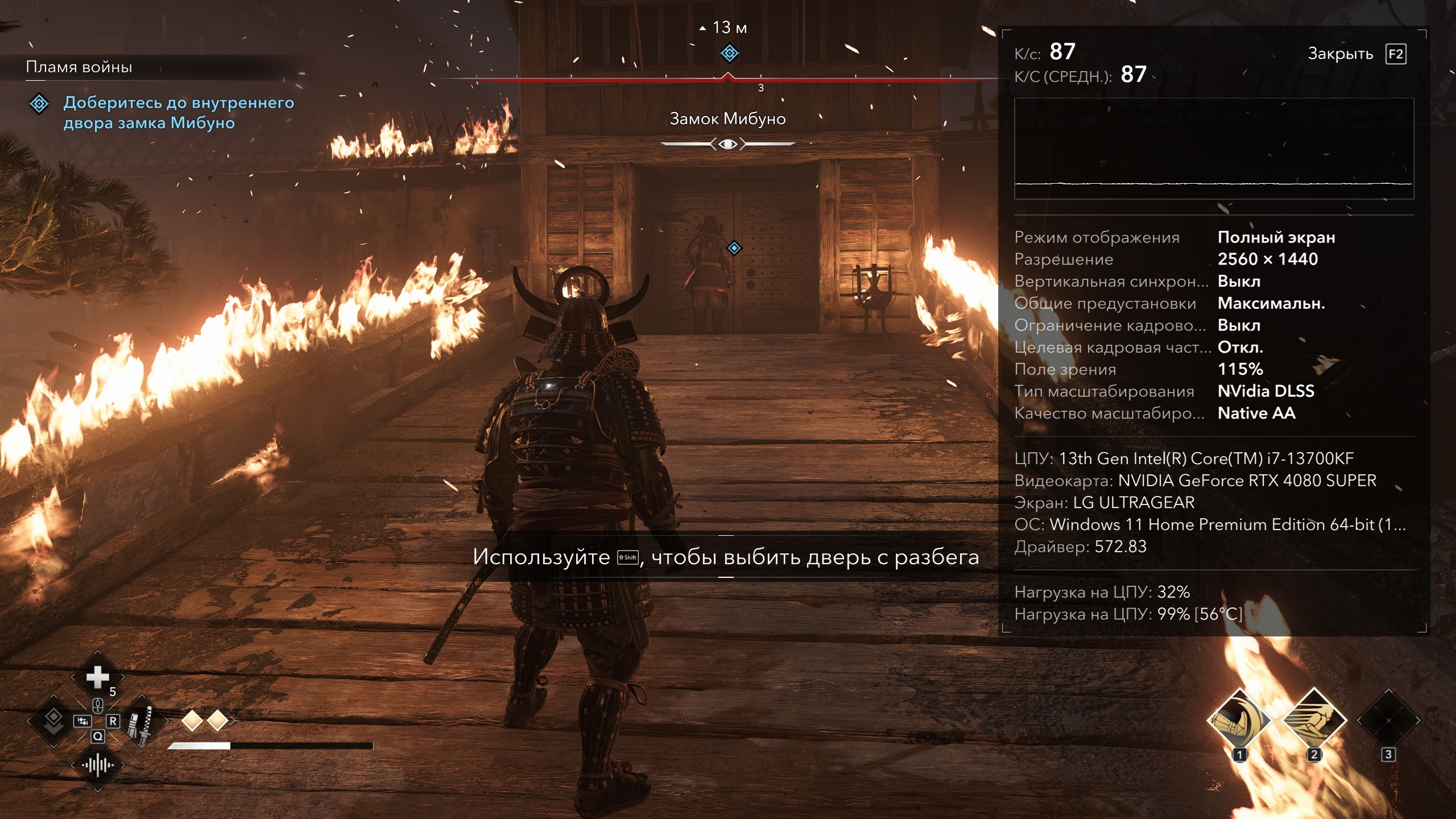Screen dimensions: 1456x819
Task: Open the quest objective about Mibuno castle courtyard
Action: [x=178, y=113]
